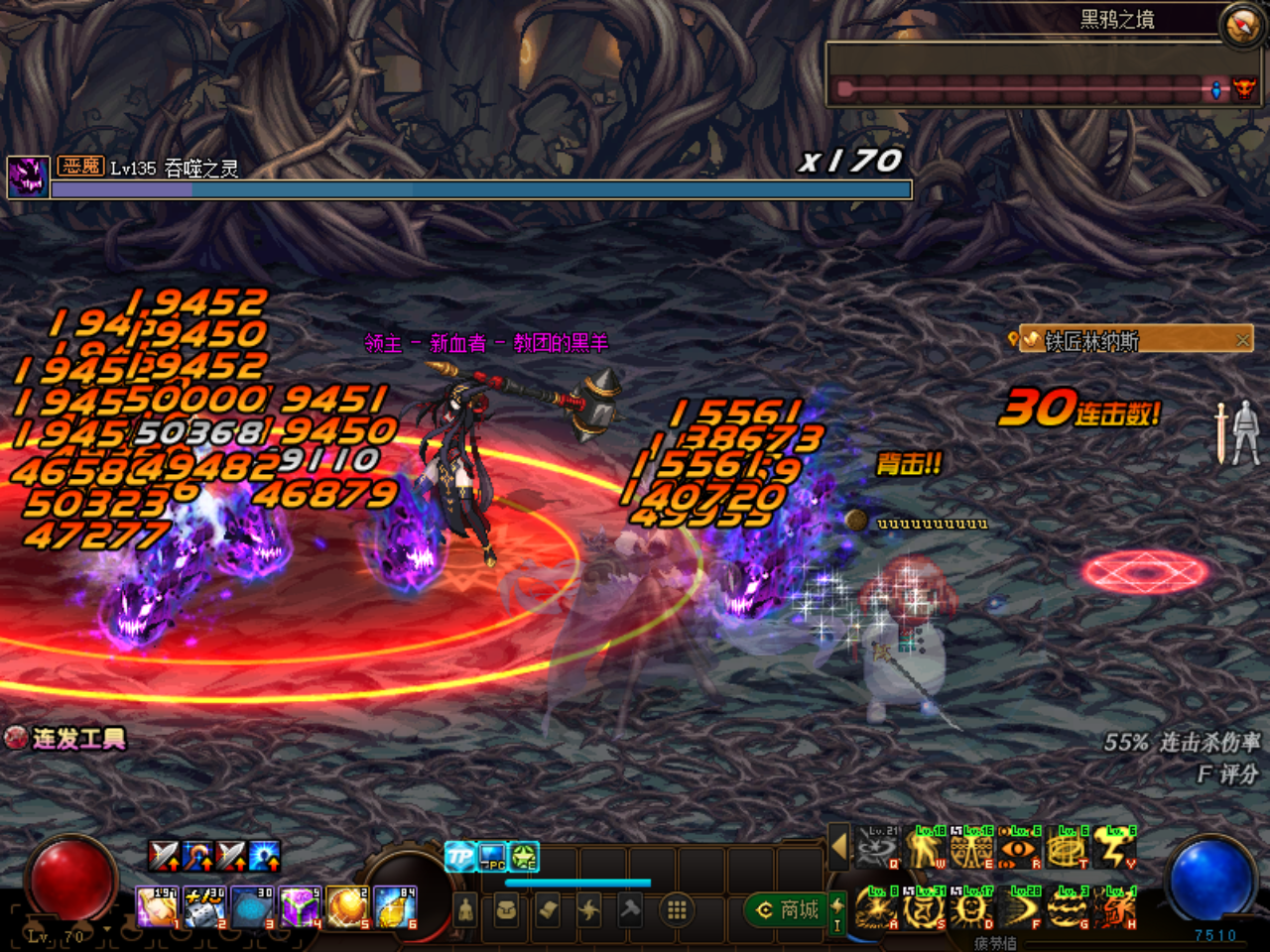
Task: Use the crescent slash skill on F
Action: click(x=1019, y=909)
